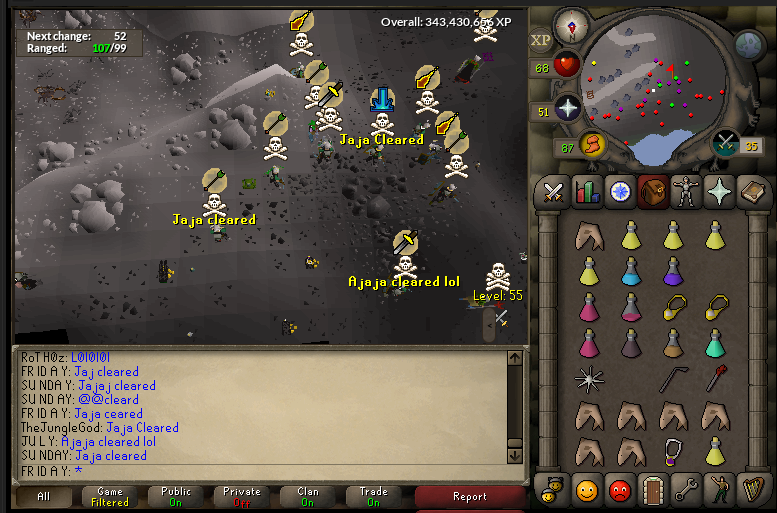Open the Settings wrench tab
Image resolution: width=777 pixels, height=513 pixels.
tap(687, 490)
